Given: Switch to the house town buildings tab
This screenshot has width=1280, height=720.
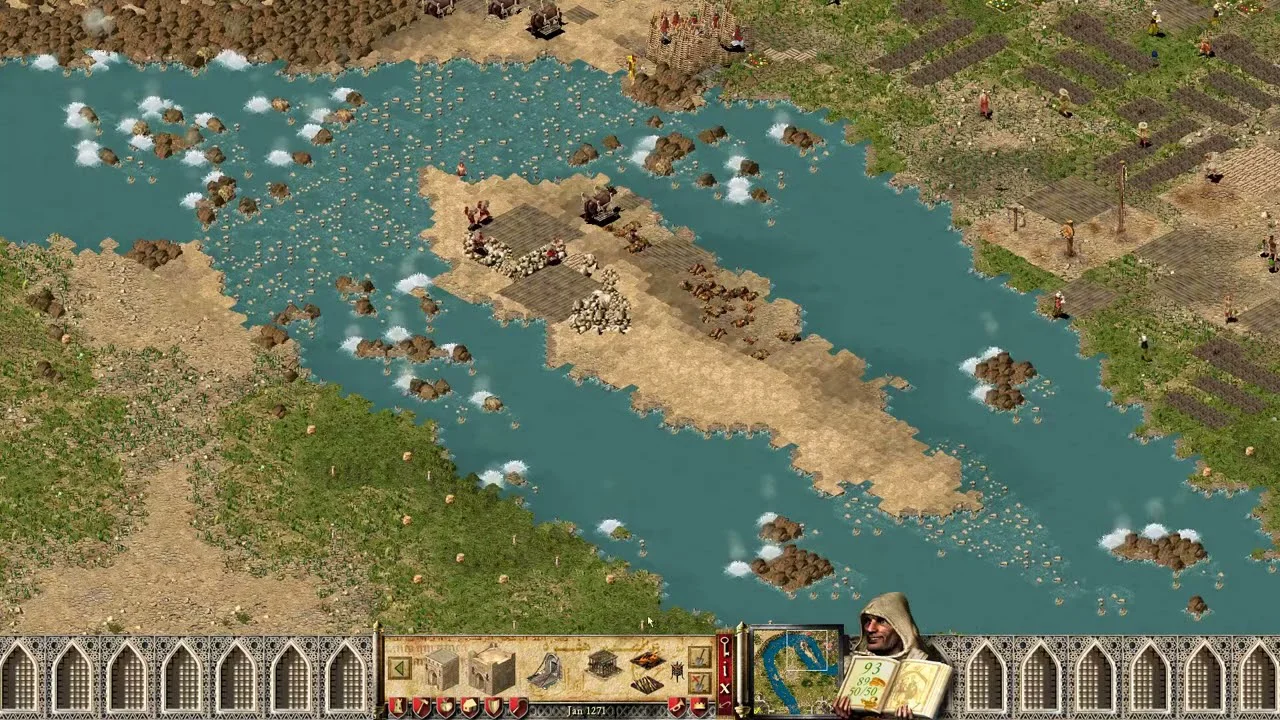Looking at the screenshot, I should point(469,707).
